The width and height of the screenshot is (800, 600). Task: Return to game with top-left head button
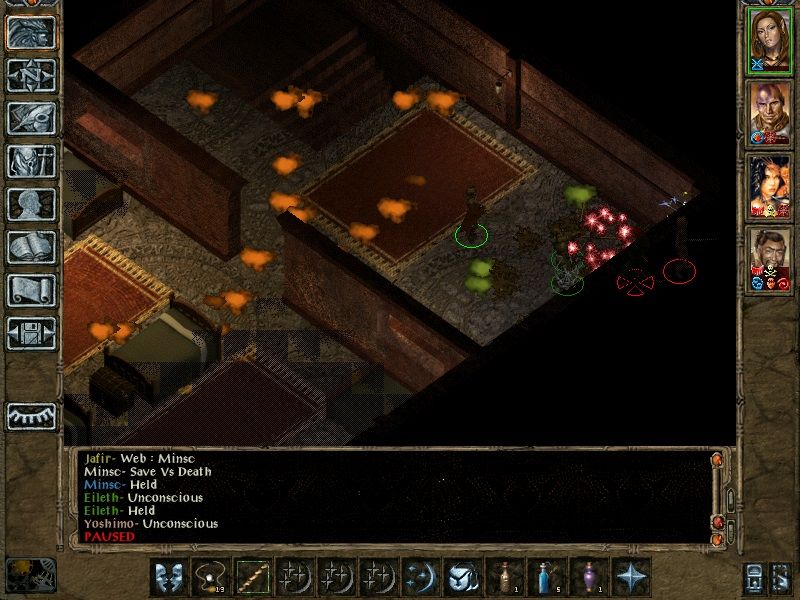point(31,32)
